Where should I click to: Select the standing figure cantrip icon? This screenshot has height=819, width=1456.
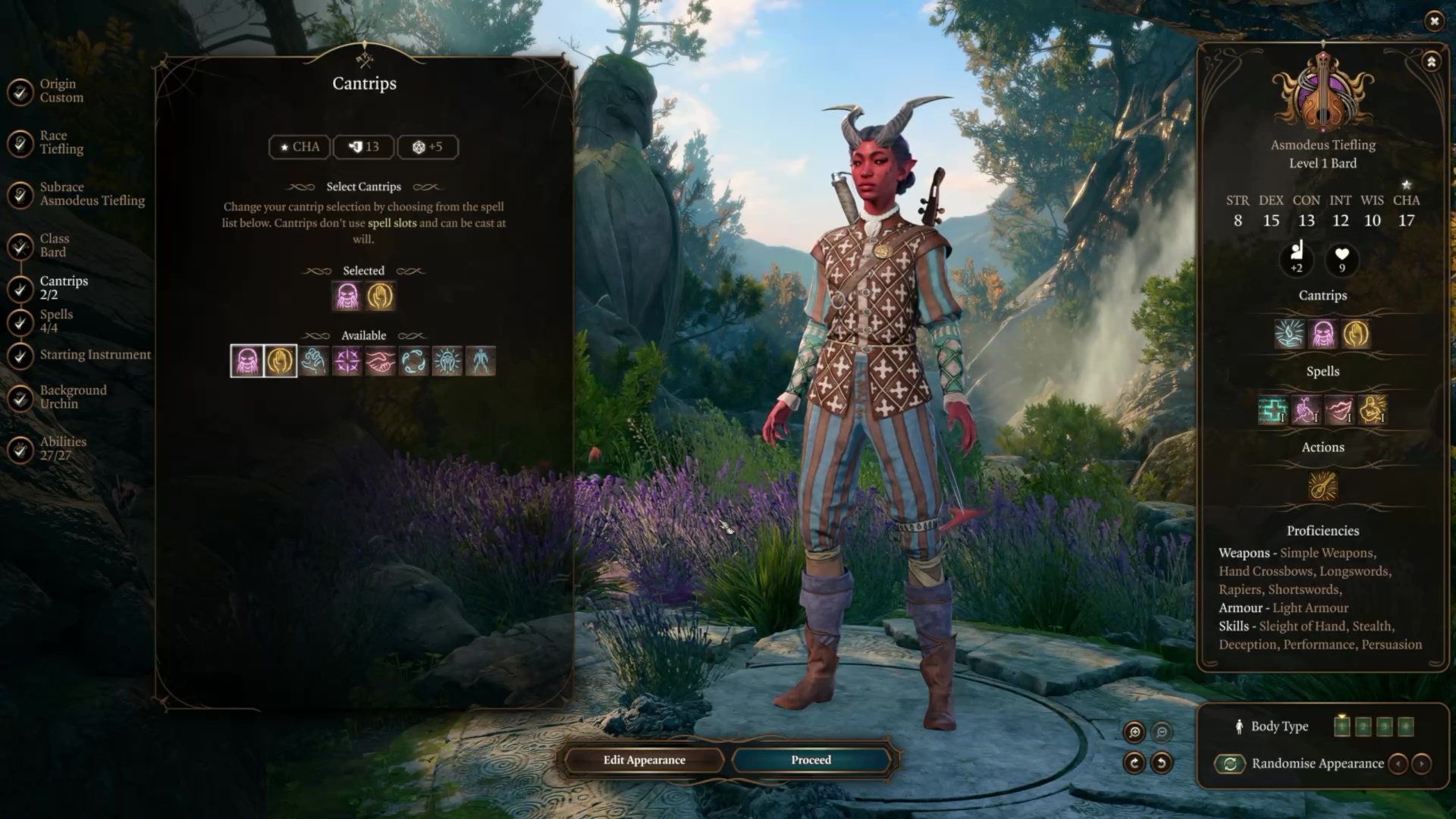[480, 361]
